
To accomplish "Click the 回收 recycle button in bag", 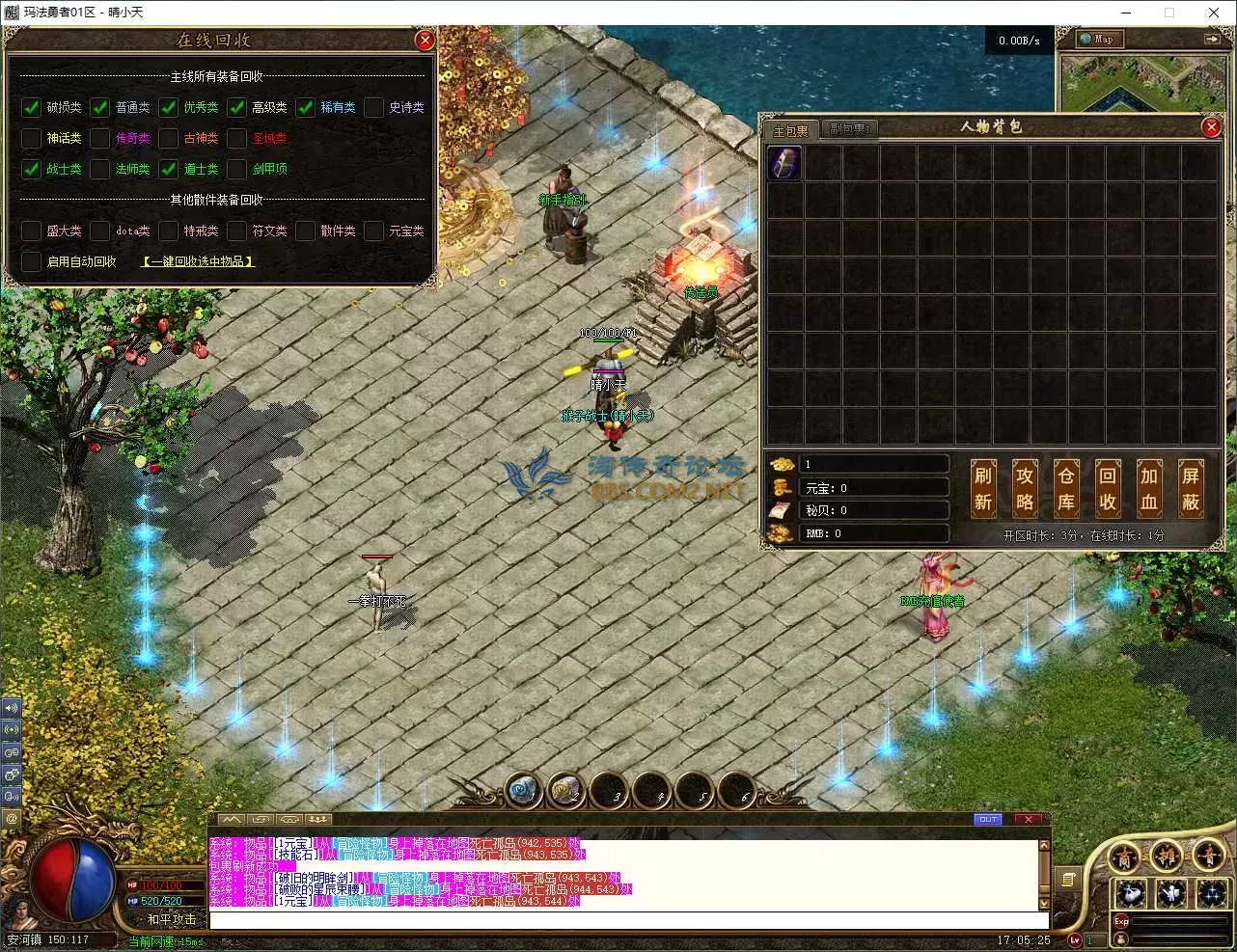I will tap(1108, 488).
